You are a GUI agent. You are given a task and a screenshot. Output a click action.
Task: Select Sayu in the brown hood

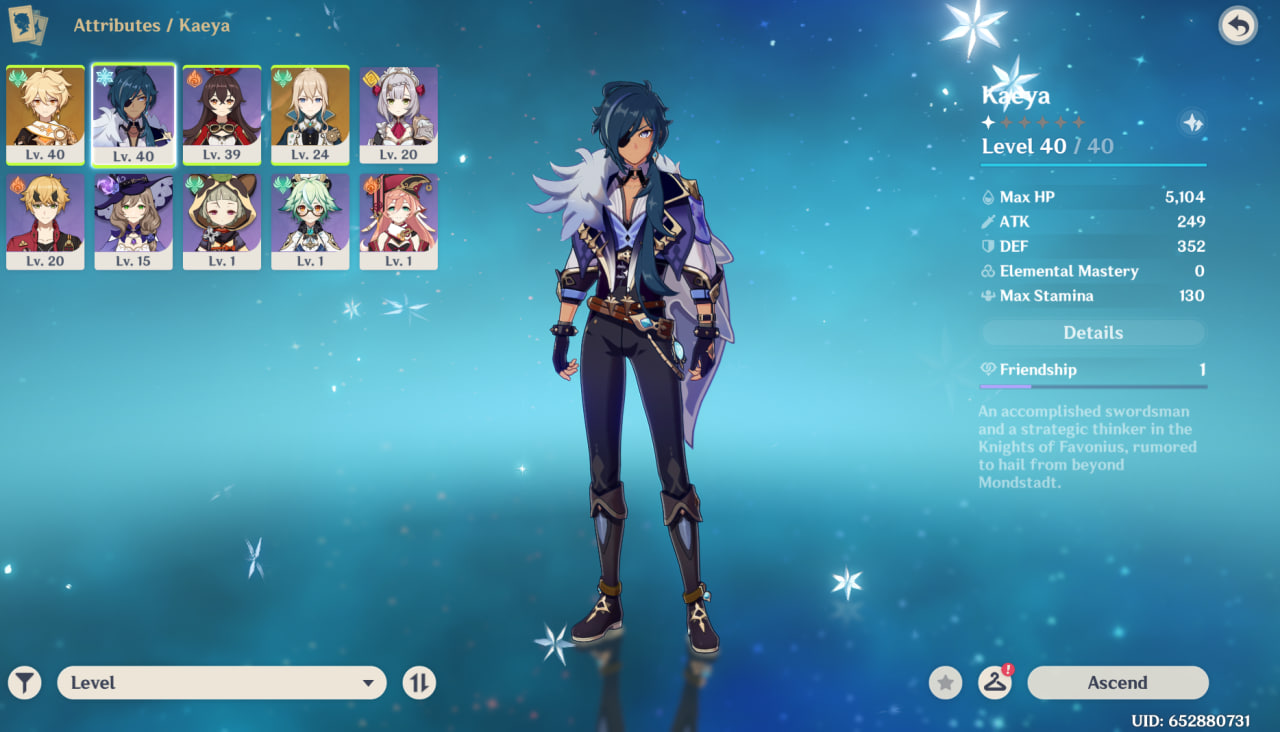tap(222, 221)
